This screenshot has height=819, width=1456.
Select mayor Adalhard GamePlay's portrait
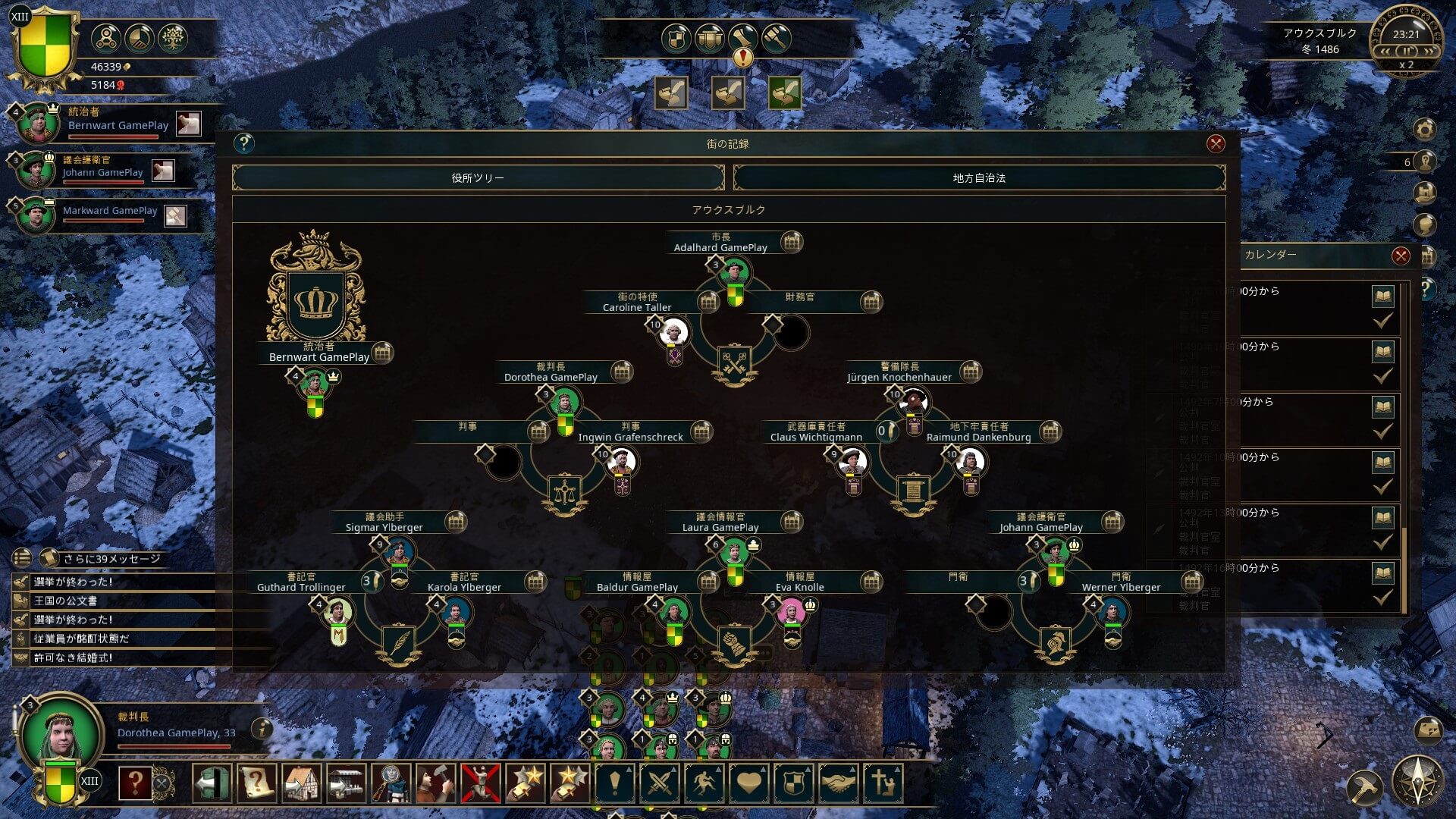click(x=734, y=271)
